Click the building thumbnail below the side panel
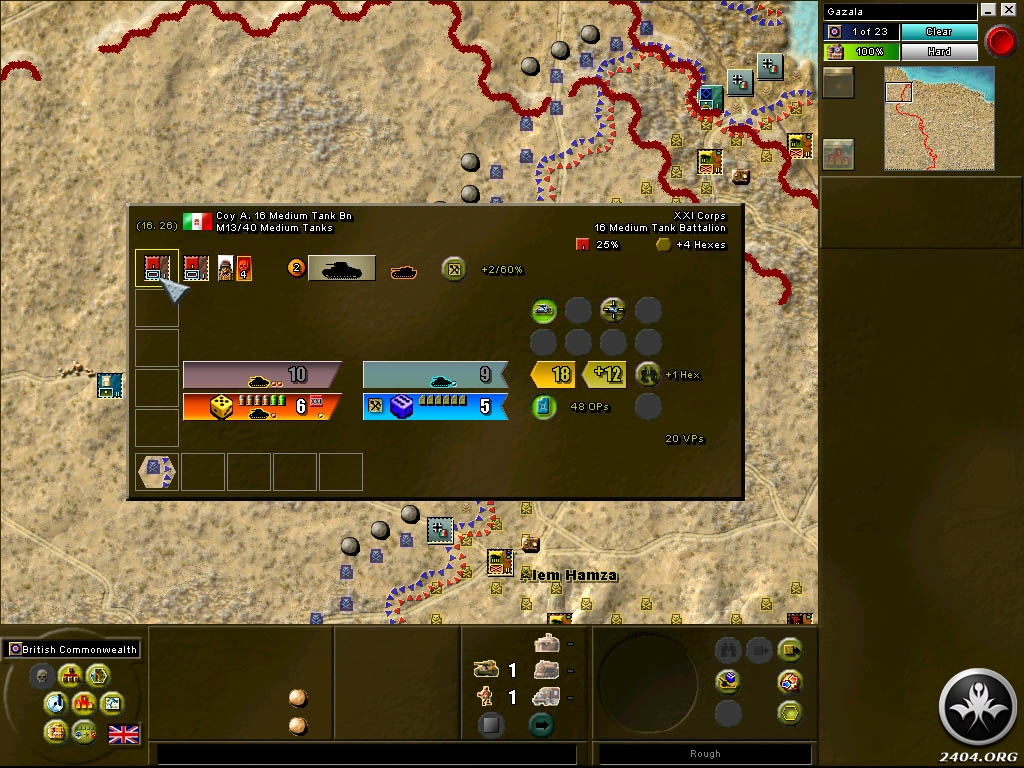Screen dimensions: 1024x768 pyautogui.click(x=838, y=154)
